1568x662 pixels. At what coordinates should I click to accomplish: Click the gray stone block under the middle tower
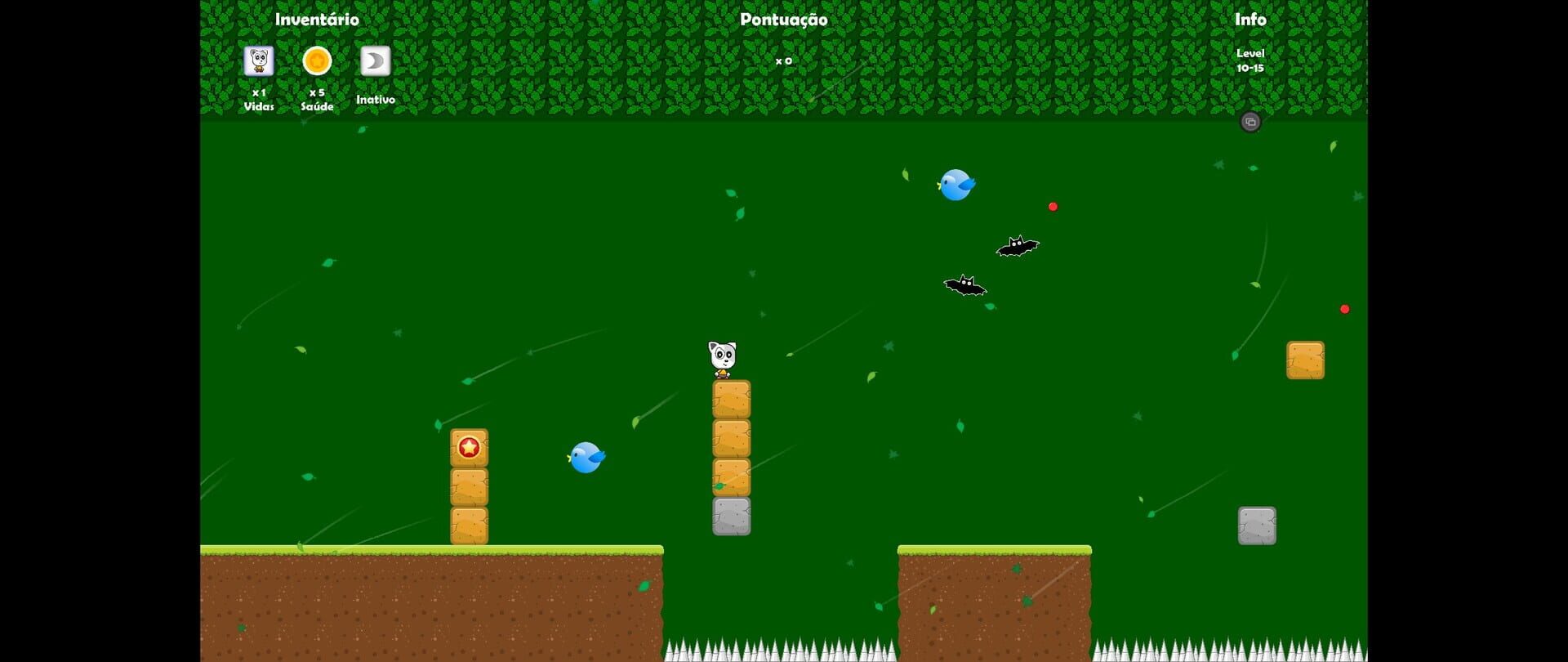click(730, 517)
